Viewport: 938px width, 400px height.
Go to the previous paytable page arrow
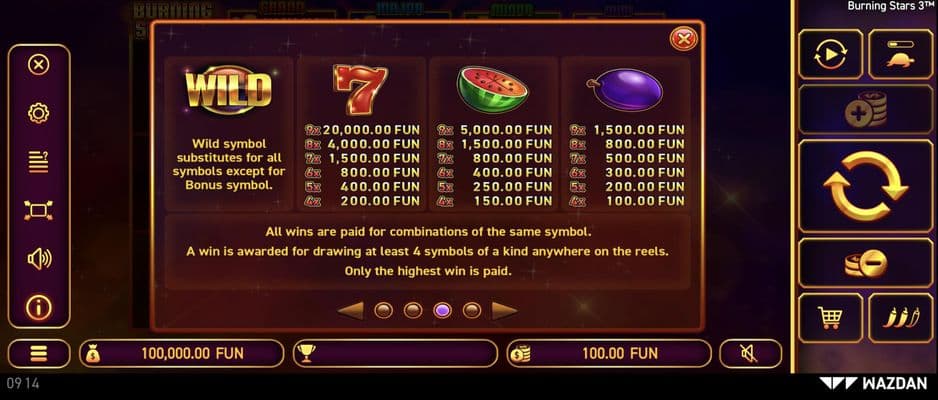[x=350, y=310]
